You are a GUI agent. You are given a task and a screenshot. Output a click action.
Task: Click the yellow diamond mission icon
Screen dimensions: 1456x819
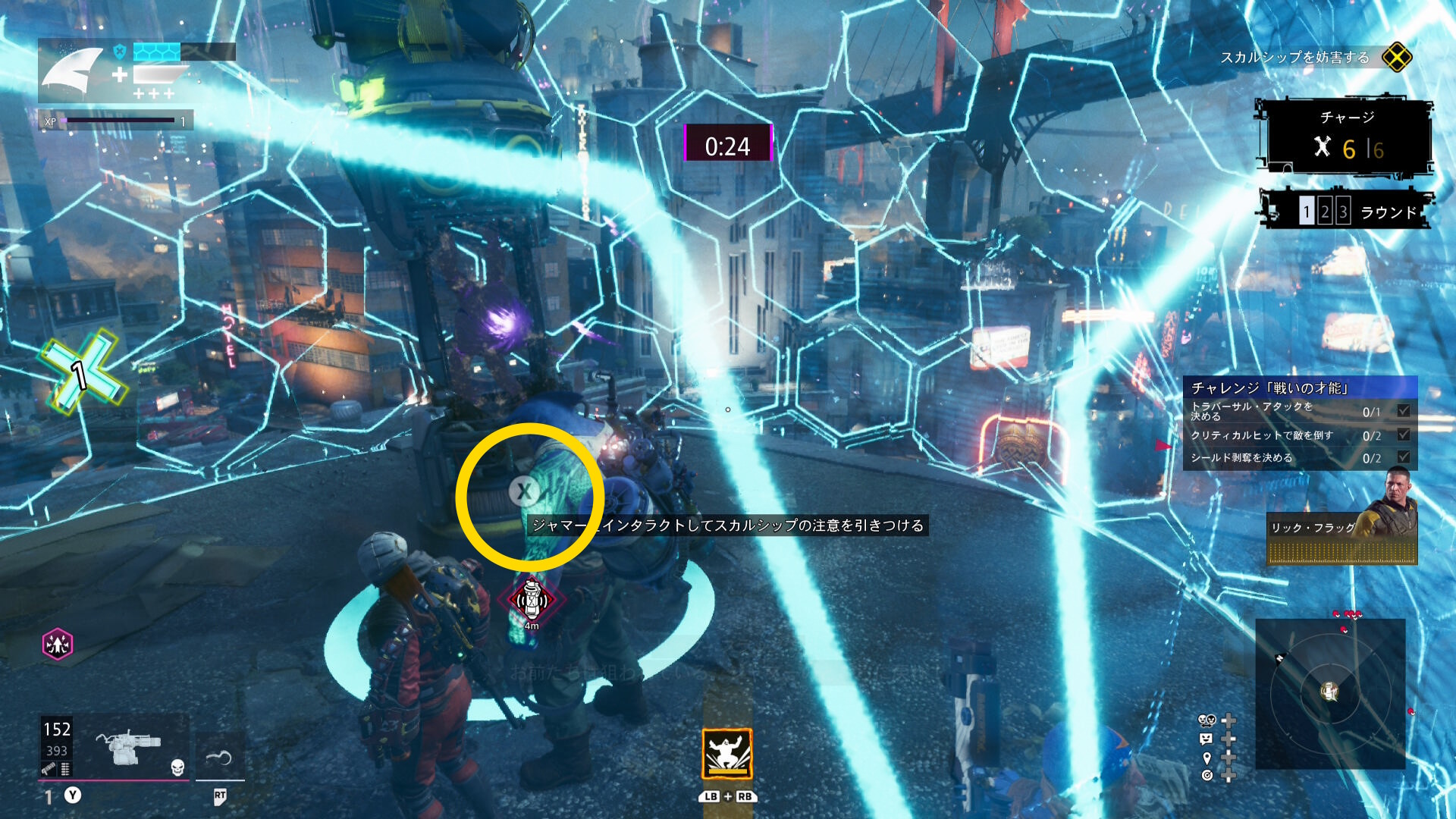point(1396,58)
